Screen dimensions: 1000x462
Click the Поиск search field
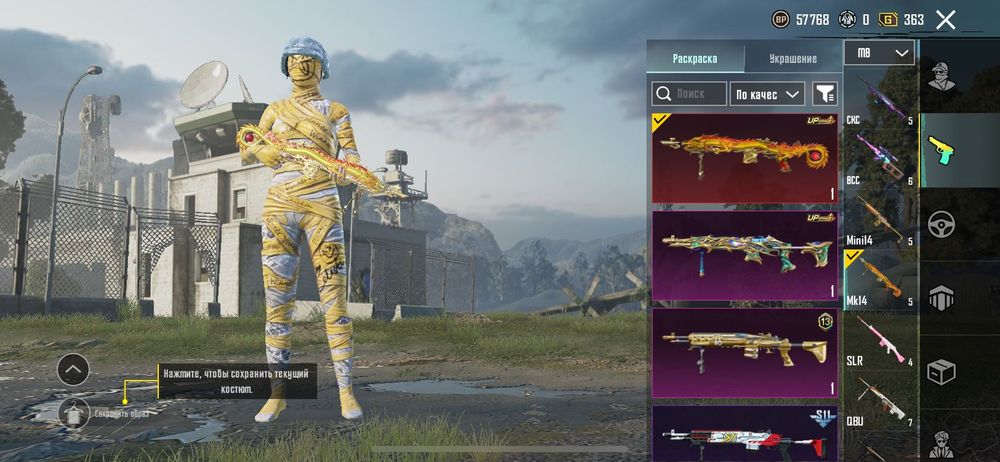point(689,94)
